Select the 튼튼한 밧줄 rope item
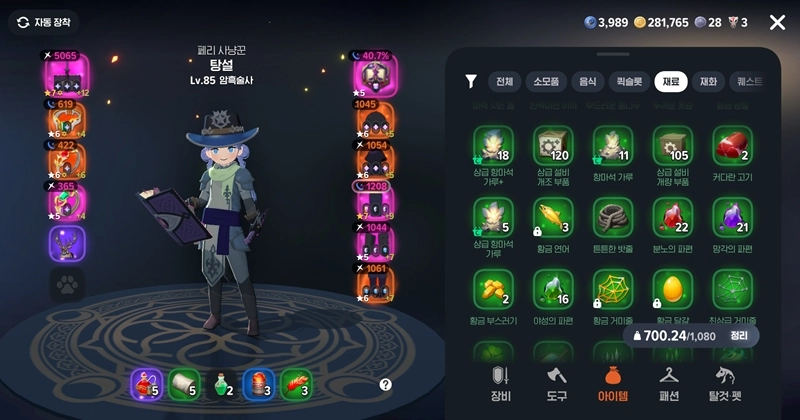This screenshot has height=420, width=800. click(x=613, y=216)
